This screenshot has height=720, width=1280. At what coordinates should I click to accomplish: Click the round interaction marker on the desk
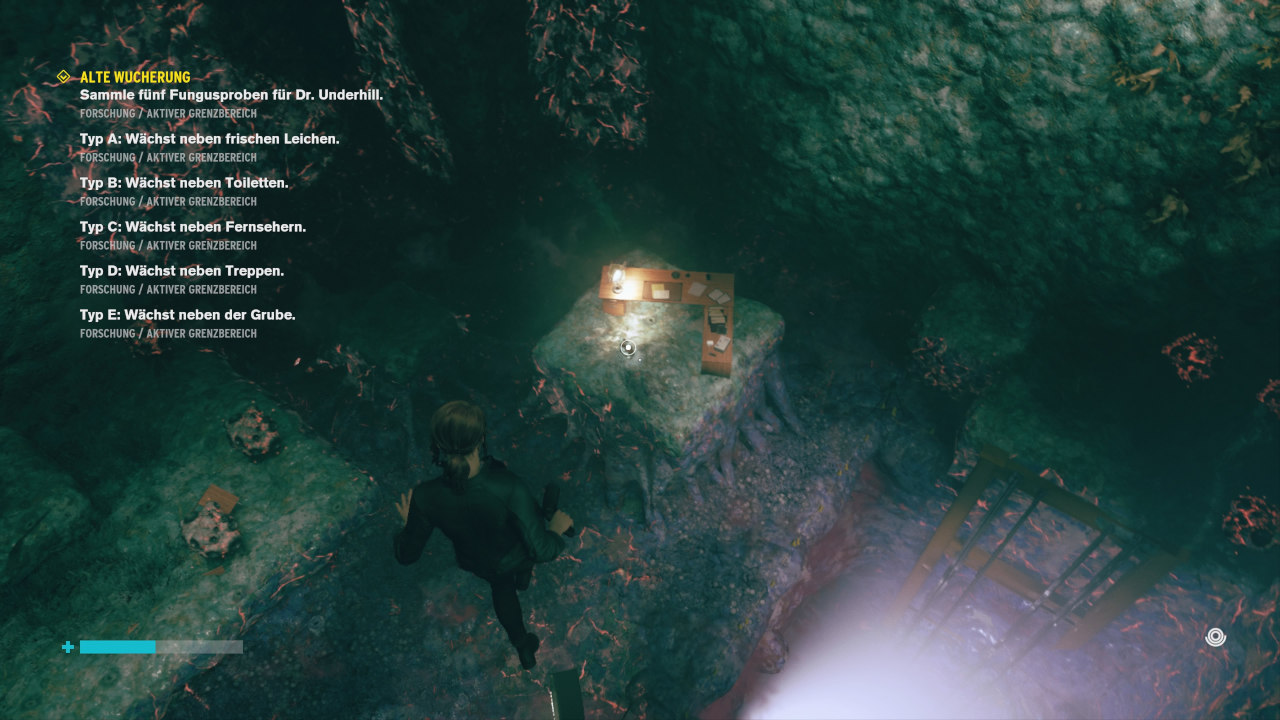[x=628, y=348]
